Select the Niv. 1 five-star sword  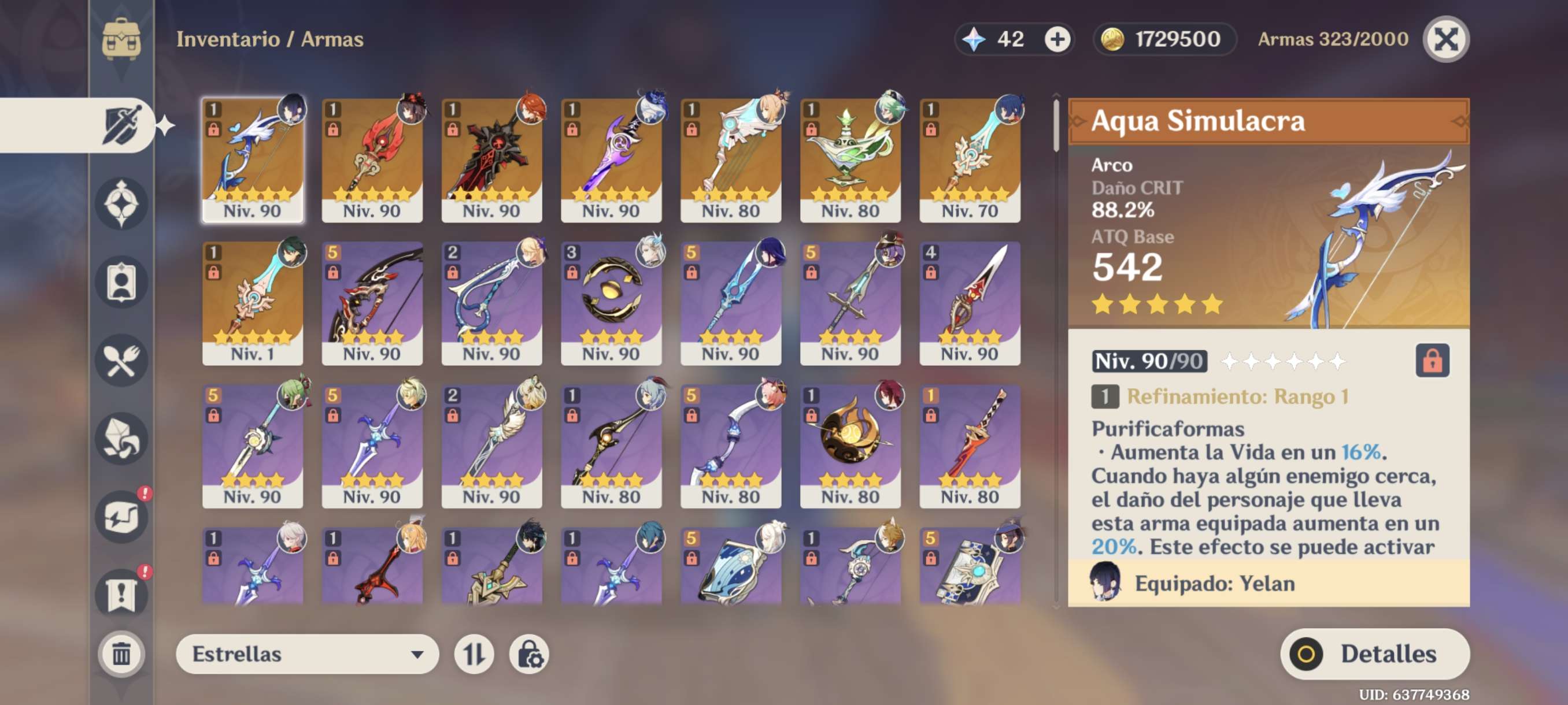[253, 302]
